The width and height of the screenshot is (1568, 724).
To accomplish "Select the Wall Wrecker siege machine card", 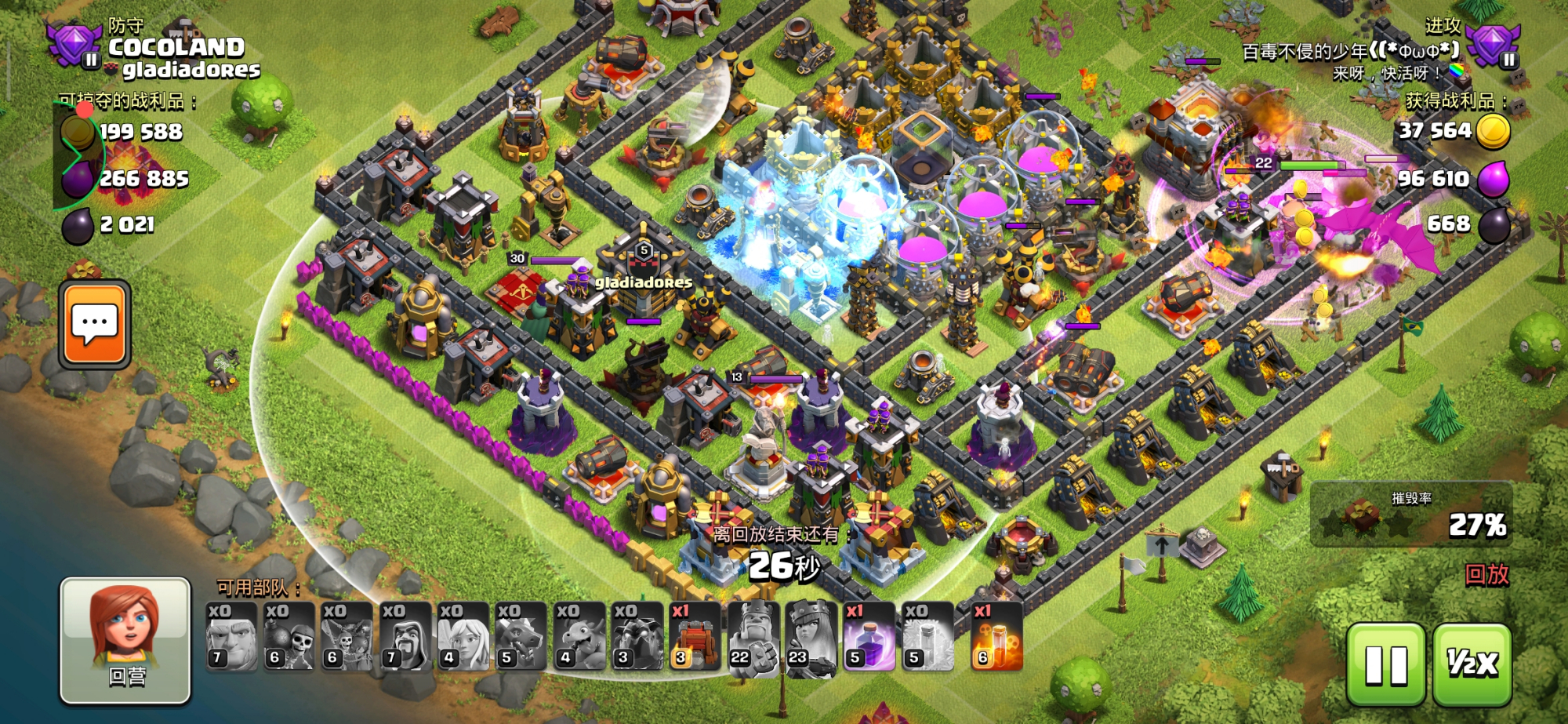I will 695,636.
